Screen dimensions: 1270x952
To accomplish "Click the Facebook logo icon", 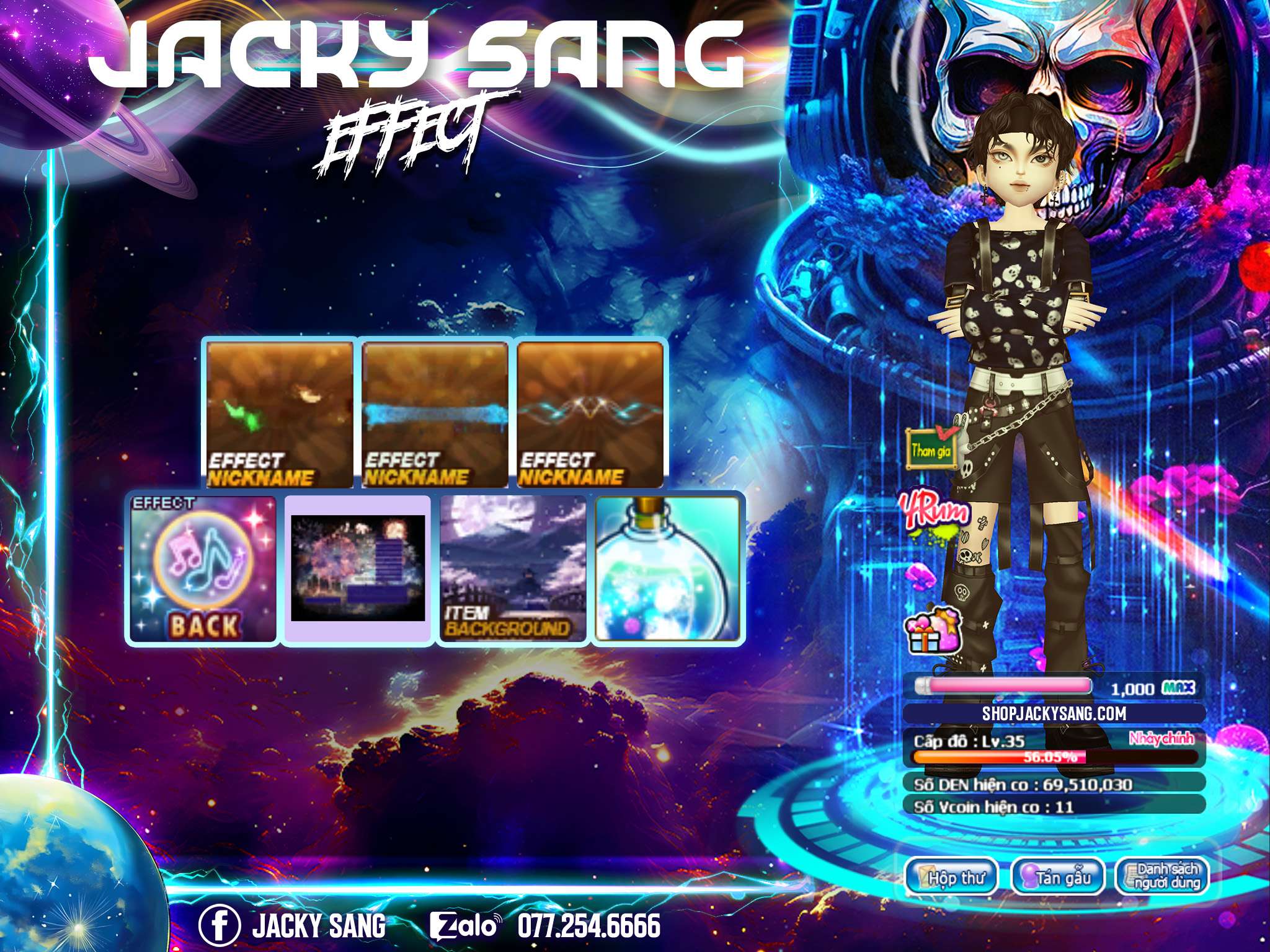I will pos(220,925).
